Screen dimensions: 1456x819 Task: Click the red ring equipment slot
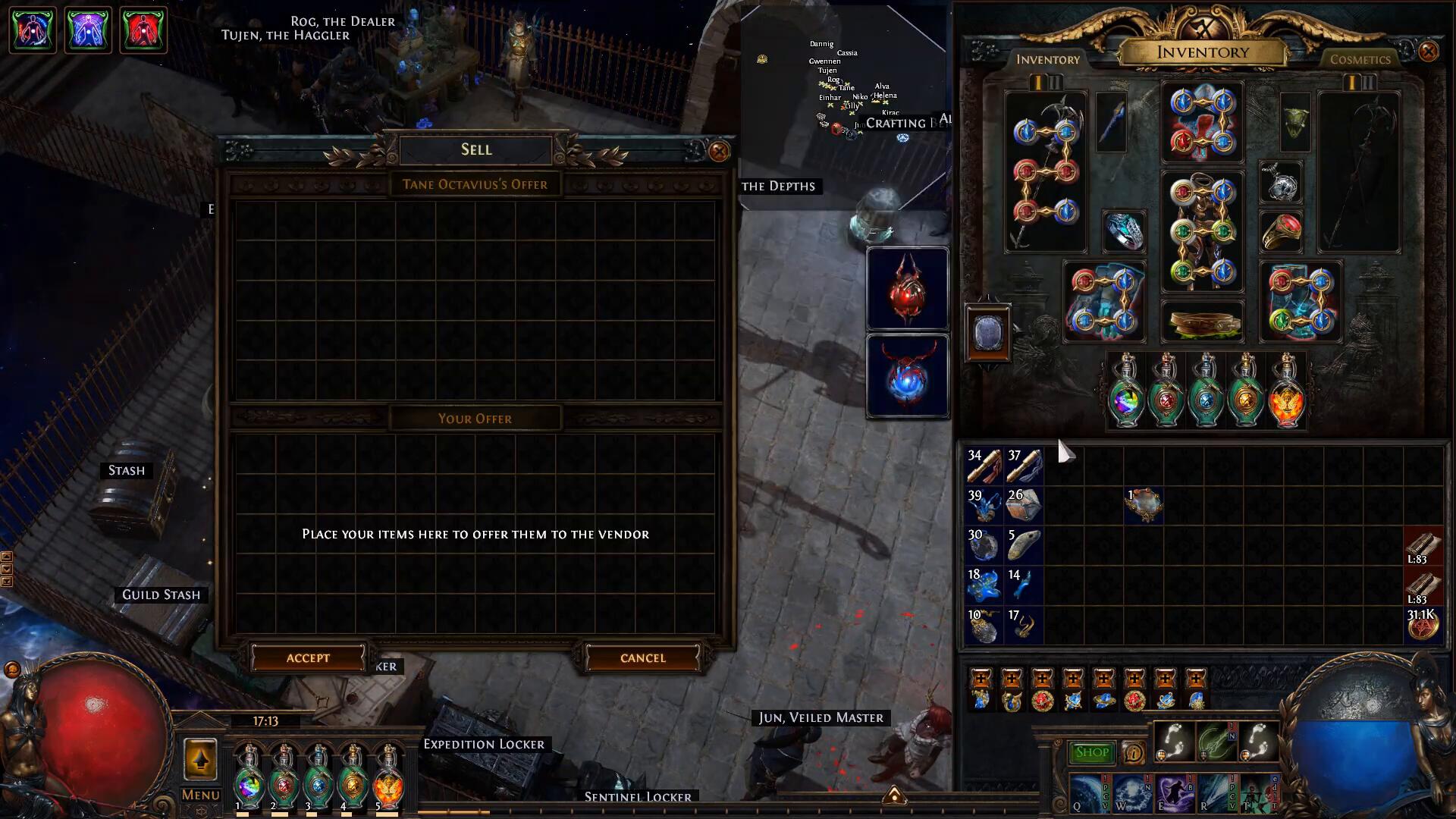point(1281,231)
